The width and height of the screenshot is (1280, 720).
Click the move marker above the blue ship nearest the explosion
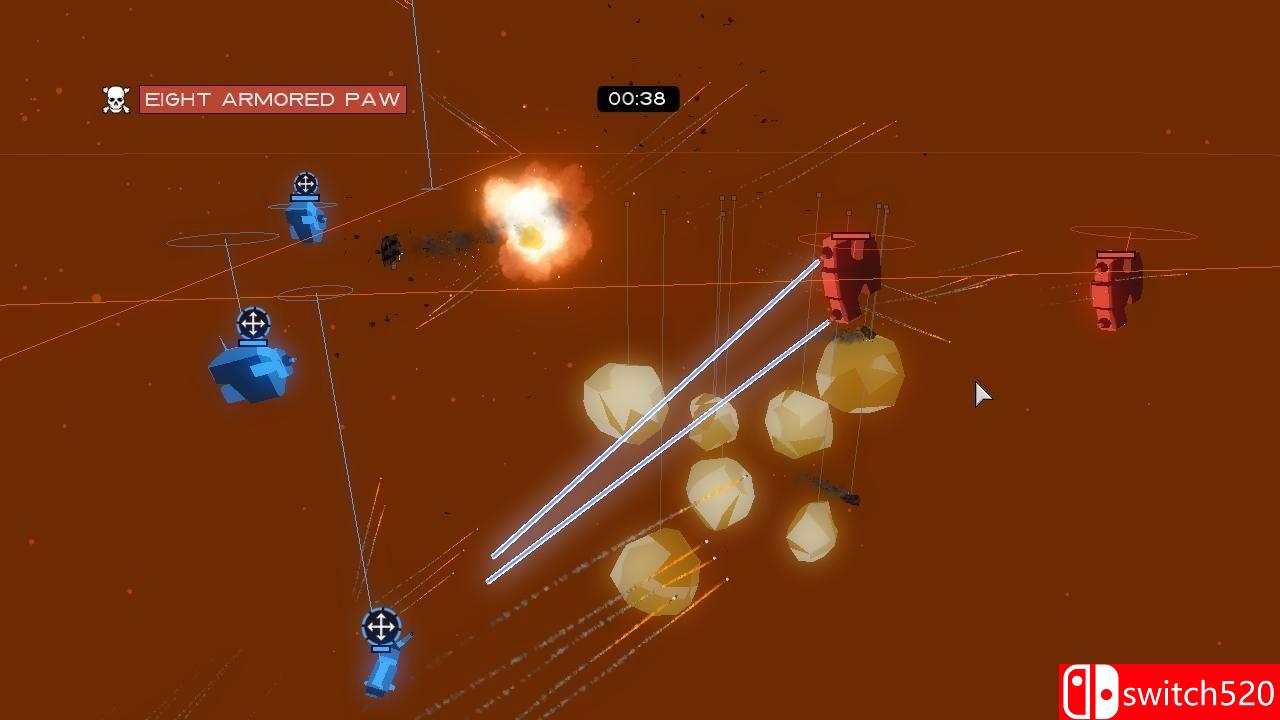tap(305, 184)
